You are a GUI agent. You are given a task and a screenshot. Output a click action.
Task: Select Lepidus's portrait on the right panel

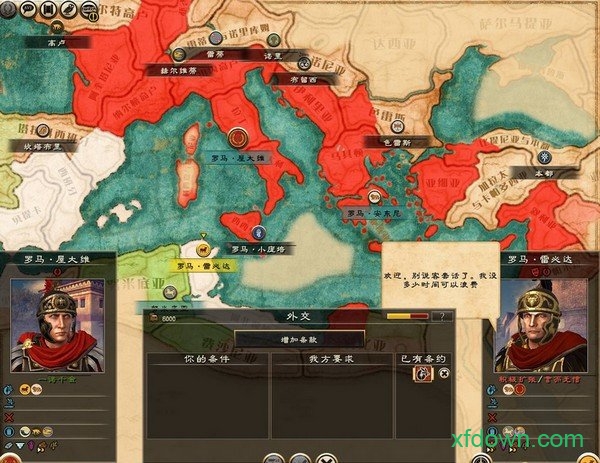coord(541,326)
